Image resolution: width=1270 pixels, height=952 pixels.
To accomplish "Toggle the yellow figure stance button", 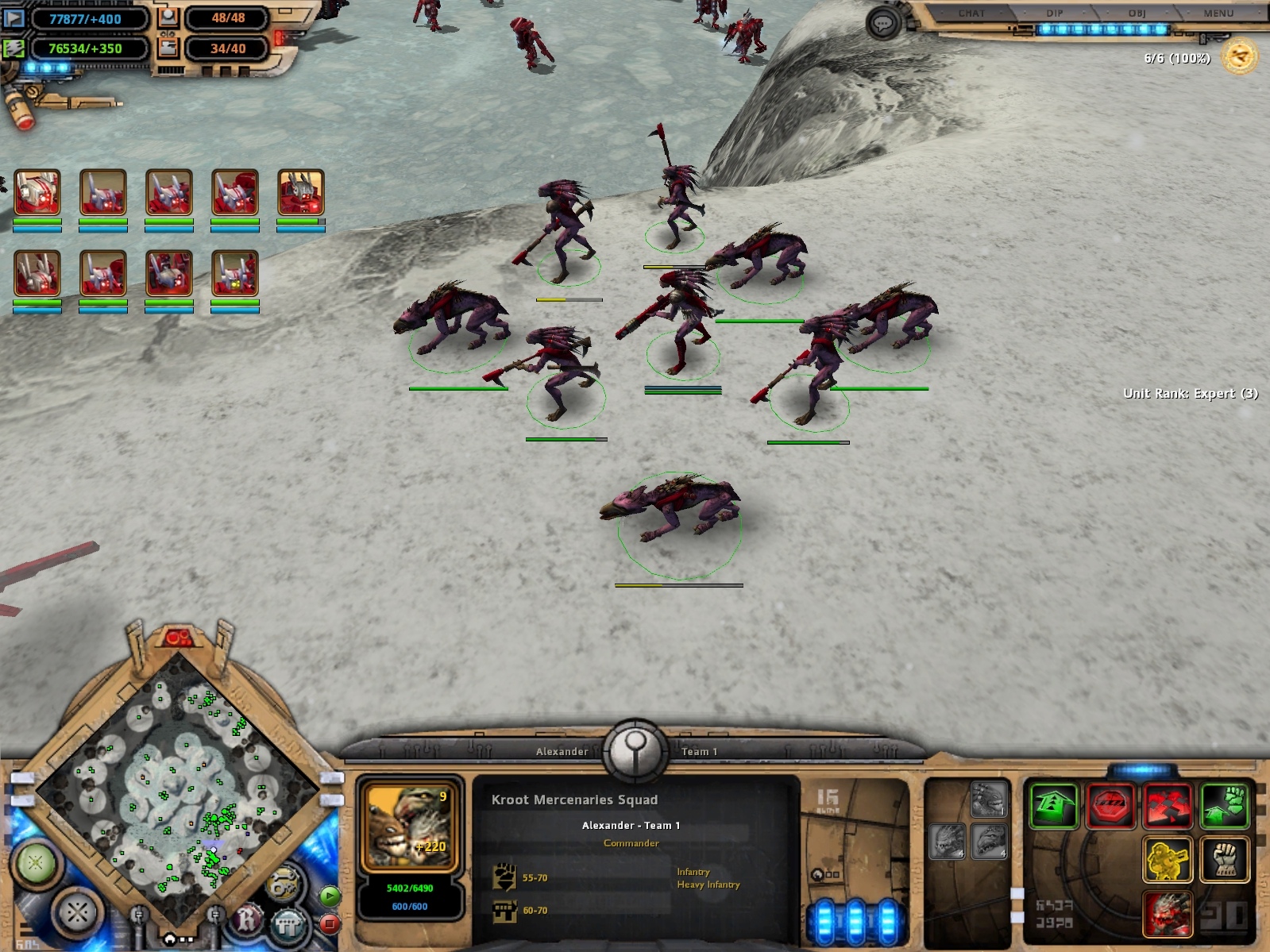I will [1168, 859].
